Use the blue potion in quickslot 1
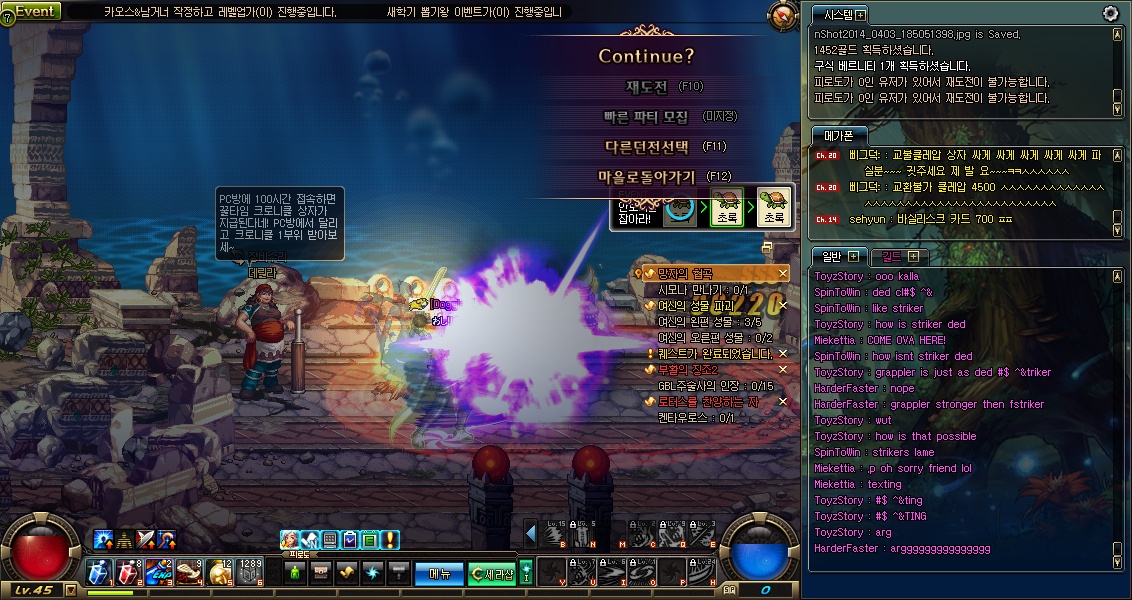The width and height of the screenshot is (1132, 600). [99, 572]
